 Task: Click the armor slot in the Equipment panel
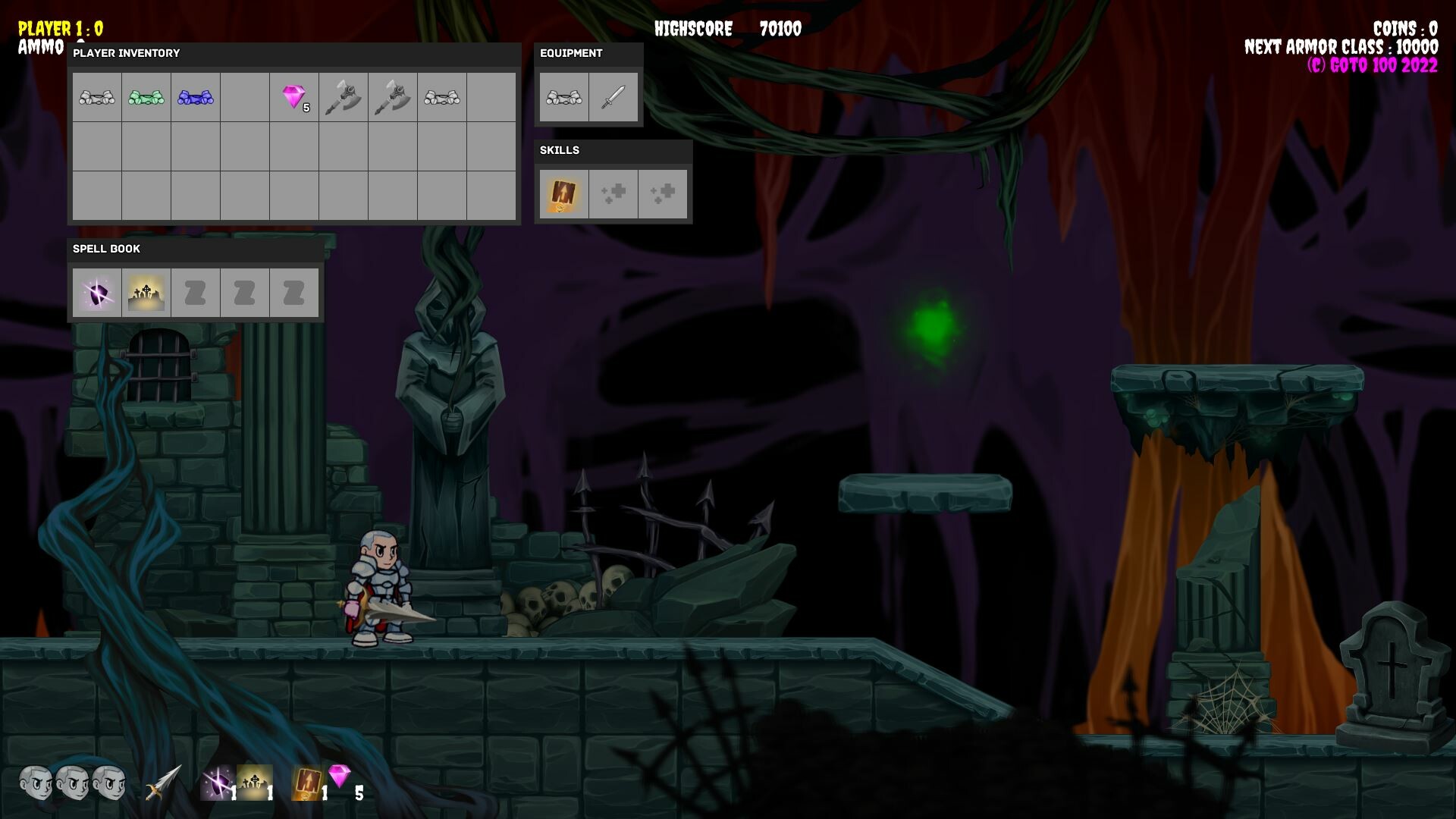pos(564,97)
